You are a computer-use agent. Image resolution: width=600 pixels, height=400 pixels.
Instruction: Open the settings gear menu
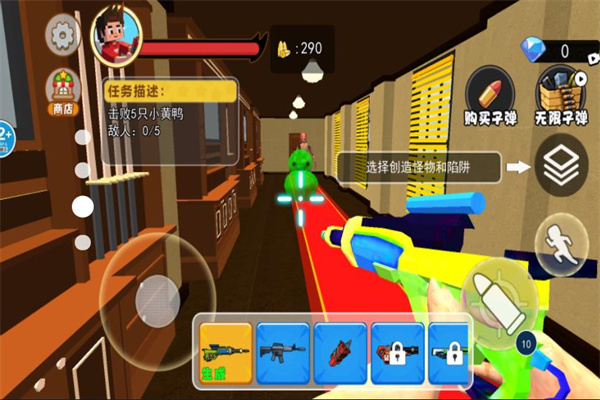64,37
